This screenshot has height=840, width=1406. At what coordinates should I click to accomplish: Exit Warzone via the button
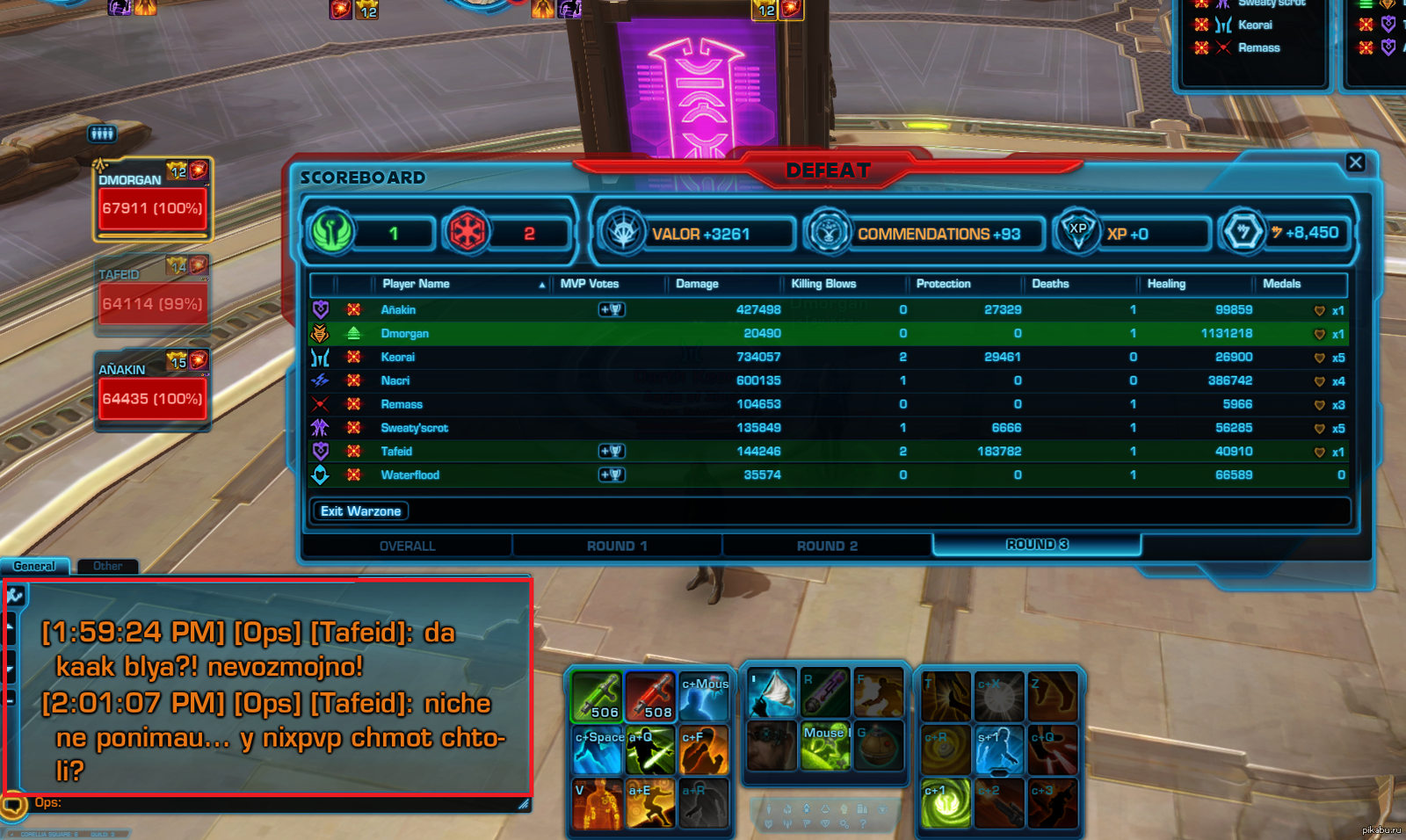coord(360,511)
